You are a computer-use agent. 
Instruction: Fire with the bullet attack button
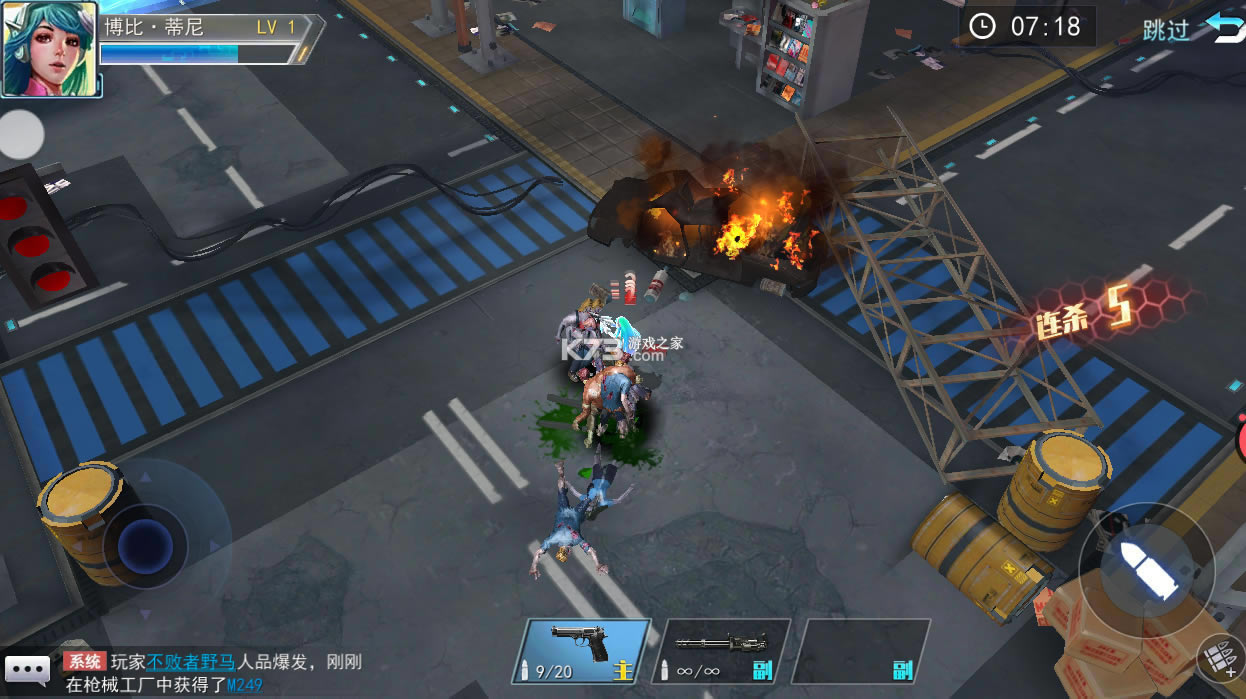pyautogui.click(x=1146, y=570)
